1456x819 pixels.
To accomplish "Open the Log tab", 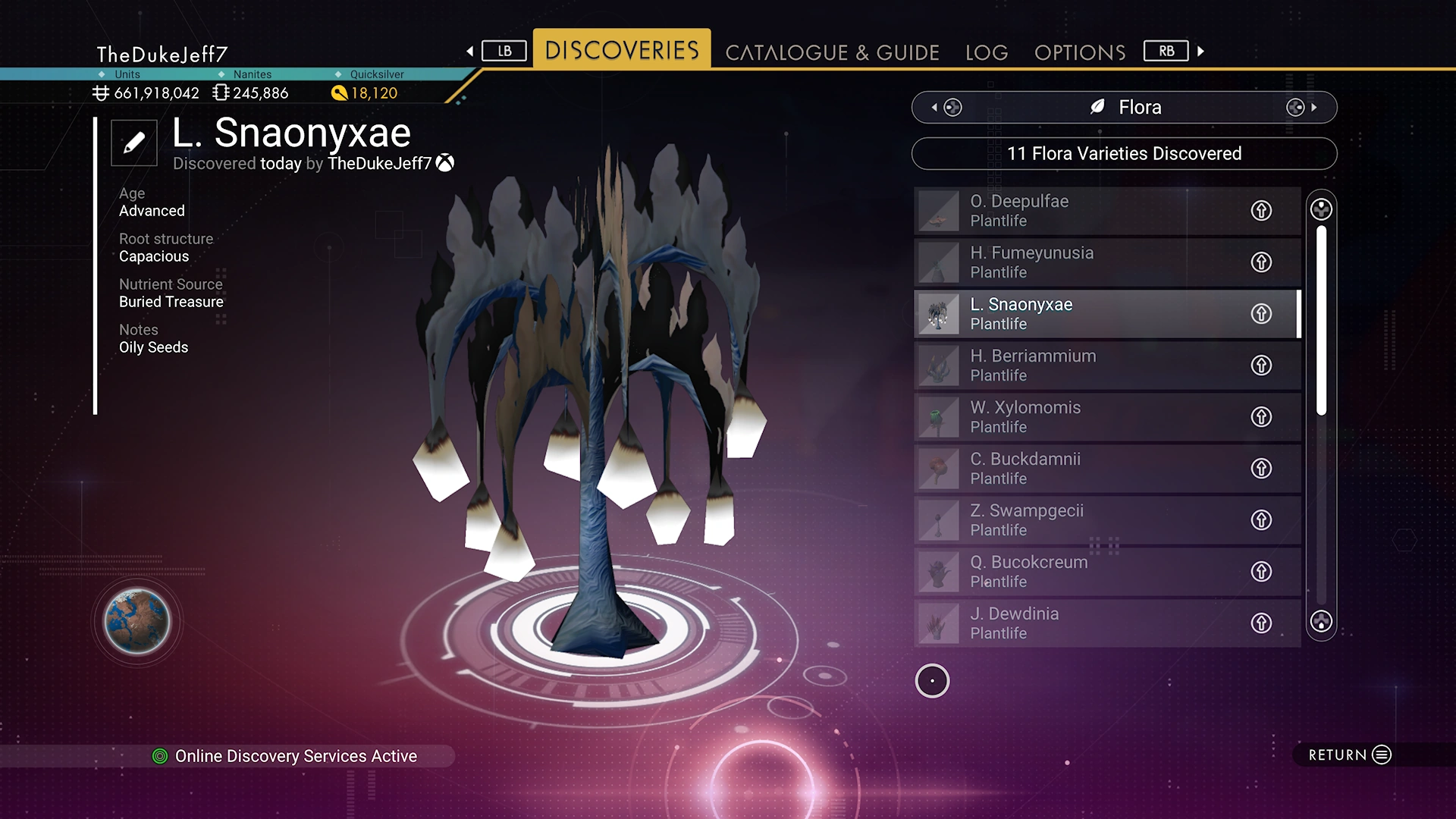I will coord(987,52).
